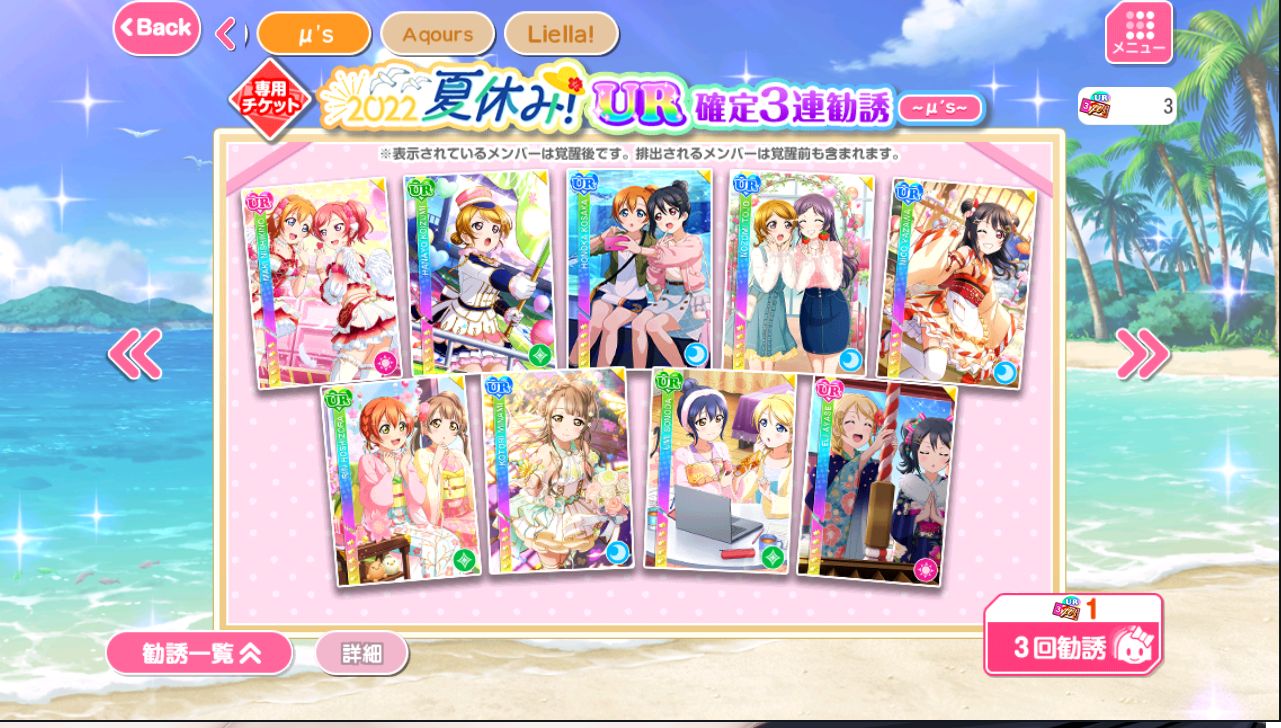1281x728 pixels.
Task: Switch to the Aqours tab
Action: coord(437,34)
